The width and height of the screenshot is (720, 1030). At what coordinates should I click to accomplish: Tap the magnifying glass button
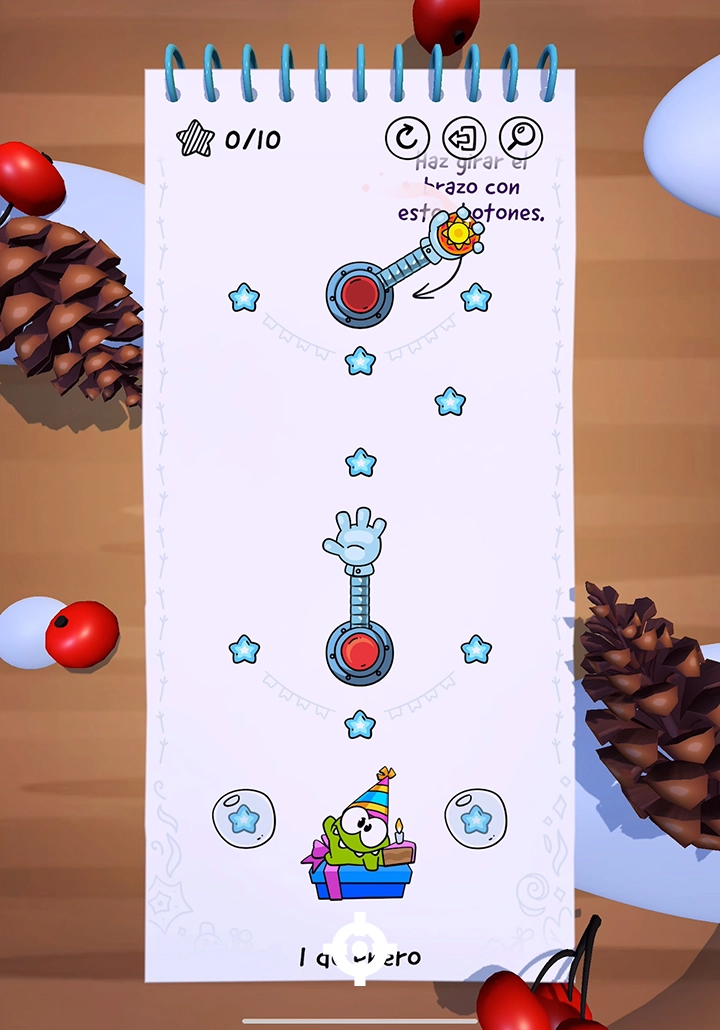tap(521, 138)
